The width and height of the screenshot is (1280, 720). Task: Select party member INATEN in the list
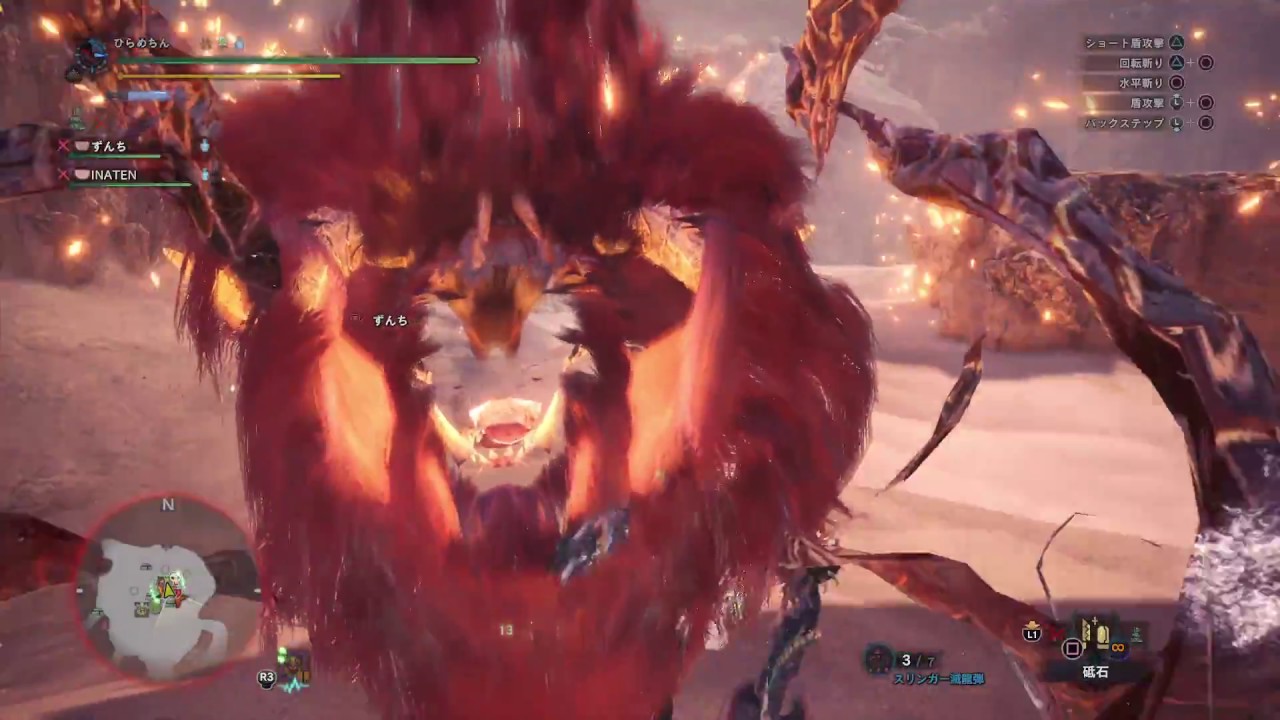point(114,175)
